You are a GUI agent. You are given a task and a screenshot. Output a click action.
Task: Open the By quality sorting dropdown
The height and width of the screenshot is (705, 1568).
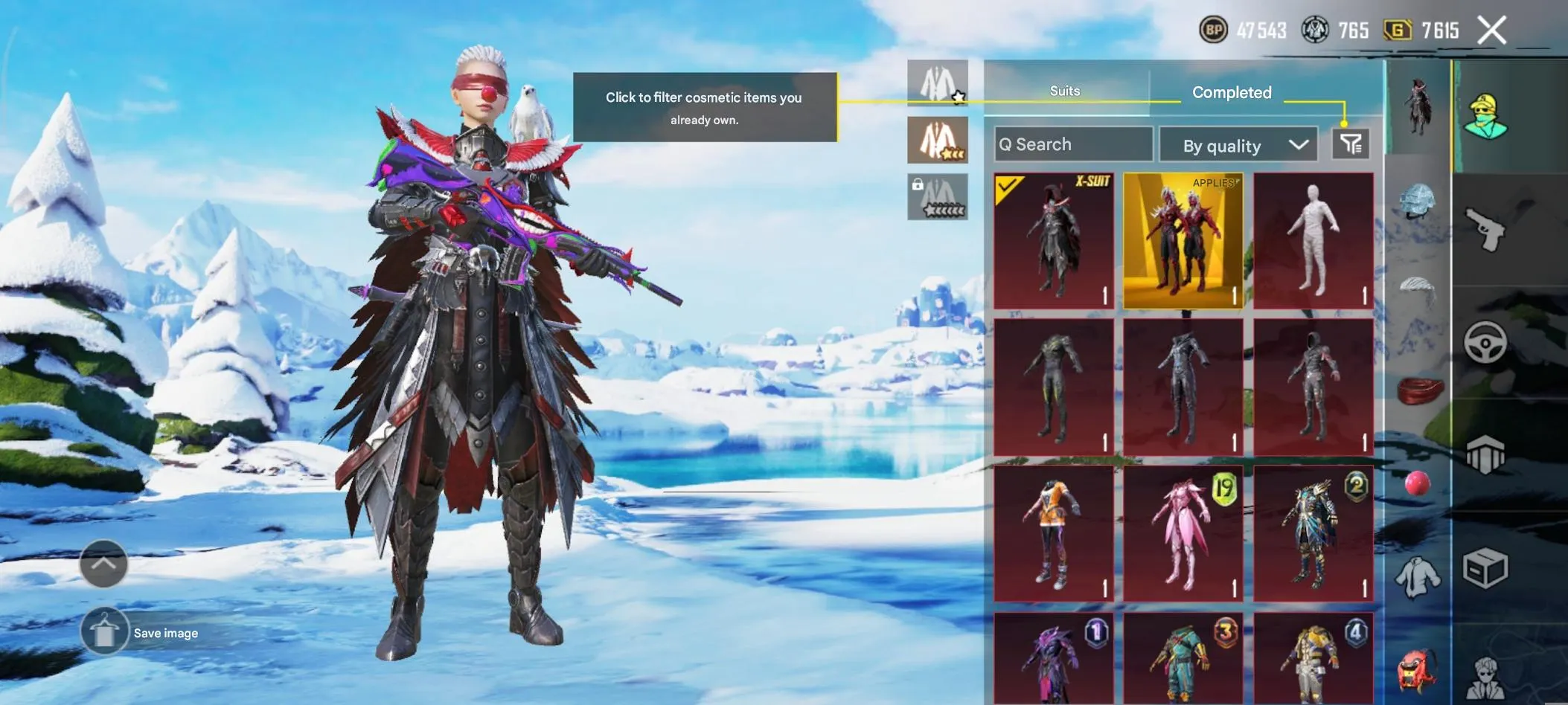(x=1237, y=144)
